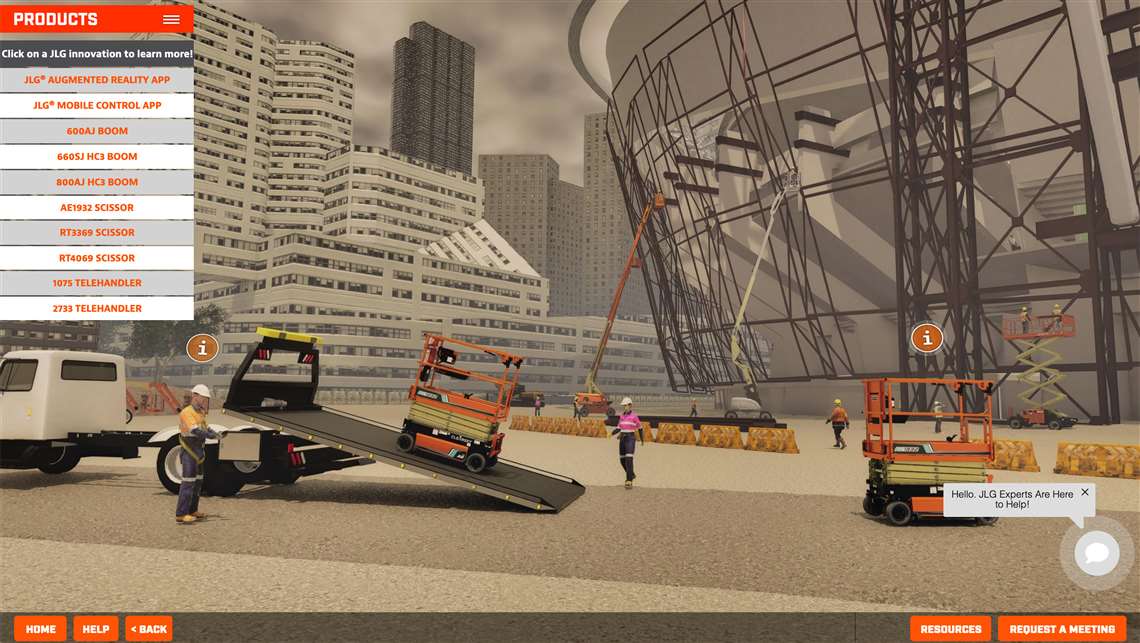The width and height of the screenshot is (1140, 643).
Task: Open the Resources section
Action: point(950,629)
